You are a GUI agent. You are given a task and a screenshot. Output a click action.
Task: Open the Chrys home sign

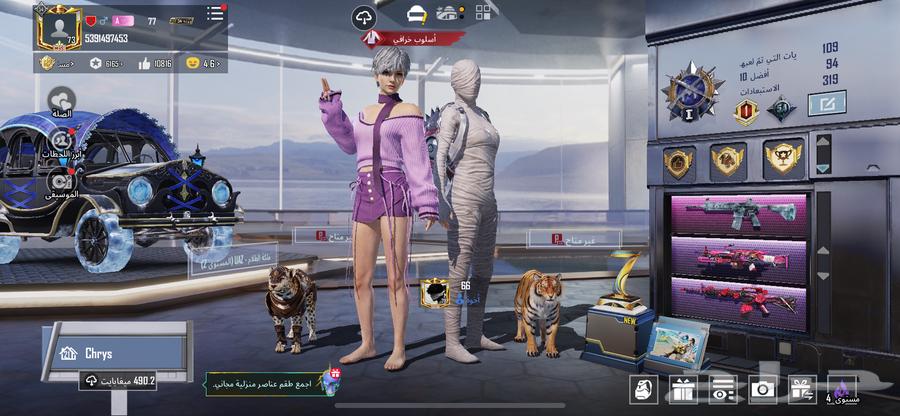point(117,352)
